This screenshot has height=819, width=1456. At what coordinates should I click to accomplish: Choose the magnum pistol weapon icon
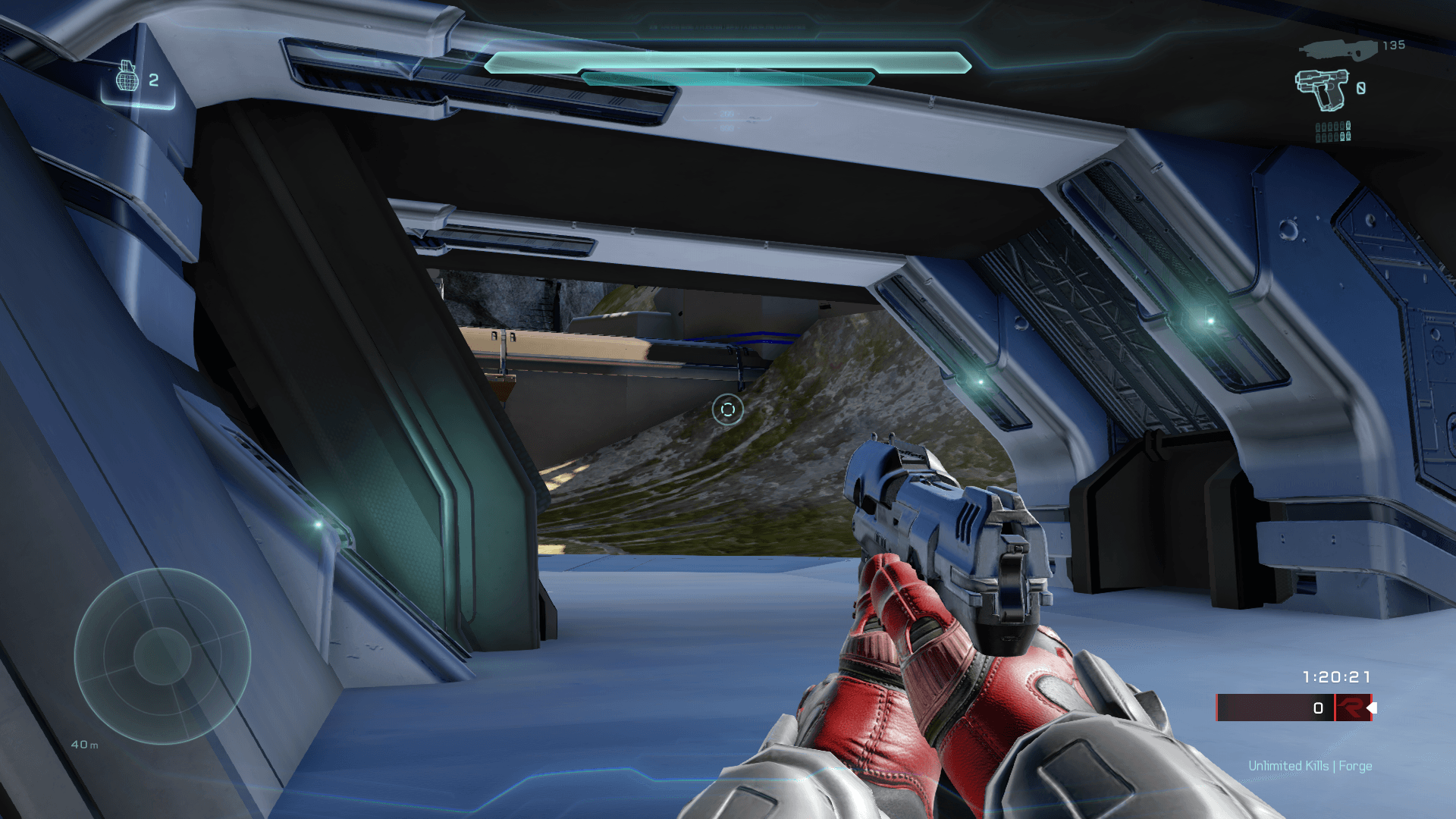tap(1323, 89)
